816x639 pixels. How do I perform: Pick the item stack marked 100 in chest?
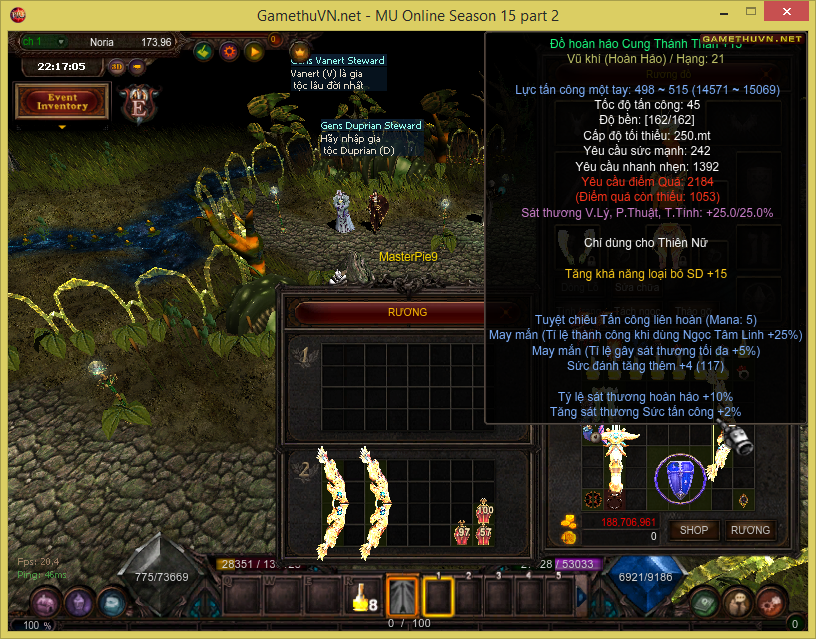[x=485, y=512]
